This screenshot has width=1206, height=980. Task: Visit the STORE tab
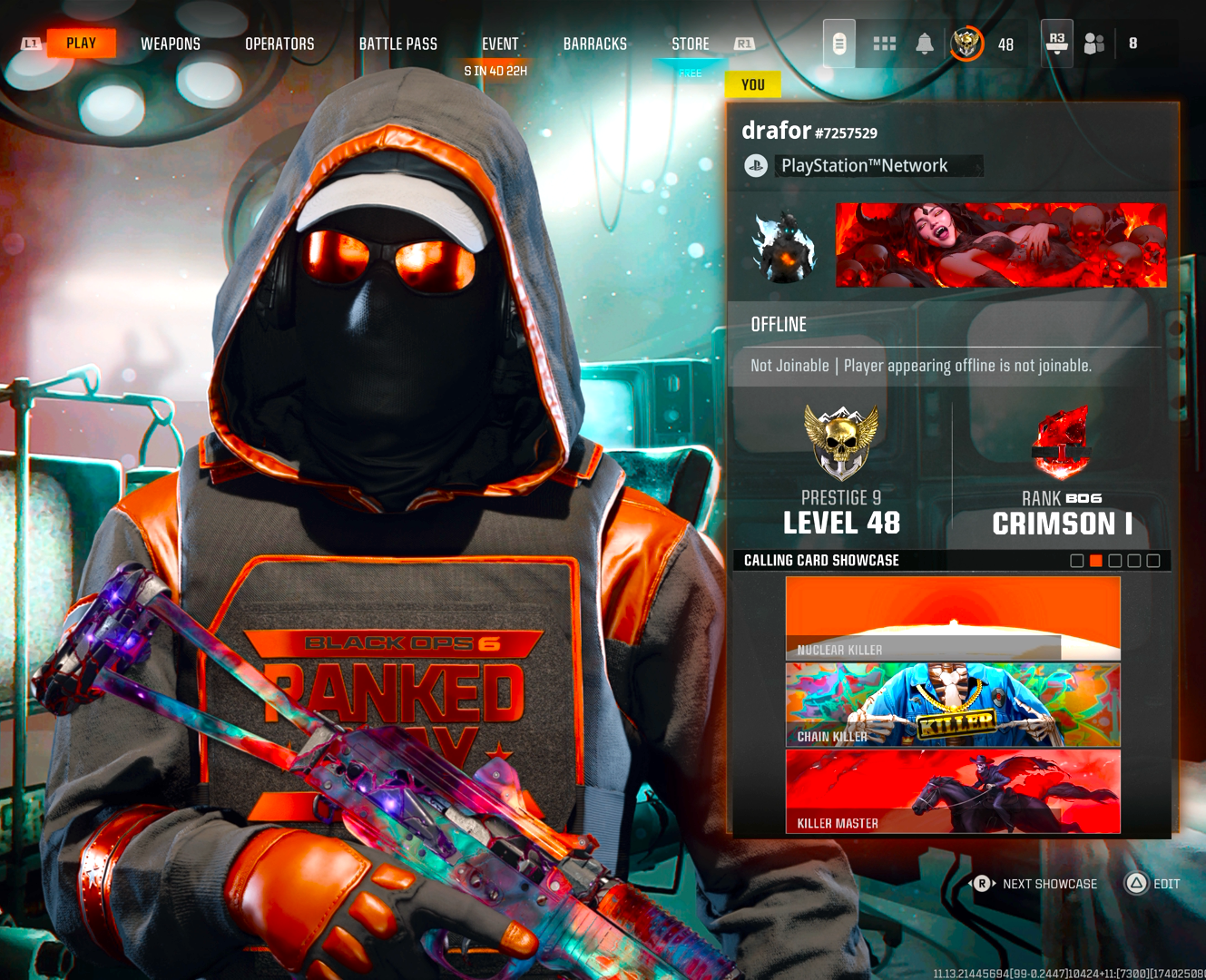(691, 44)
